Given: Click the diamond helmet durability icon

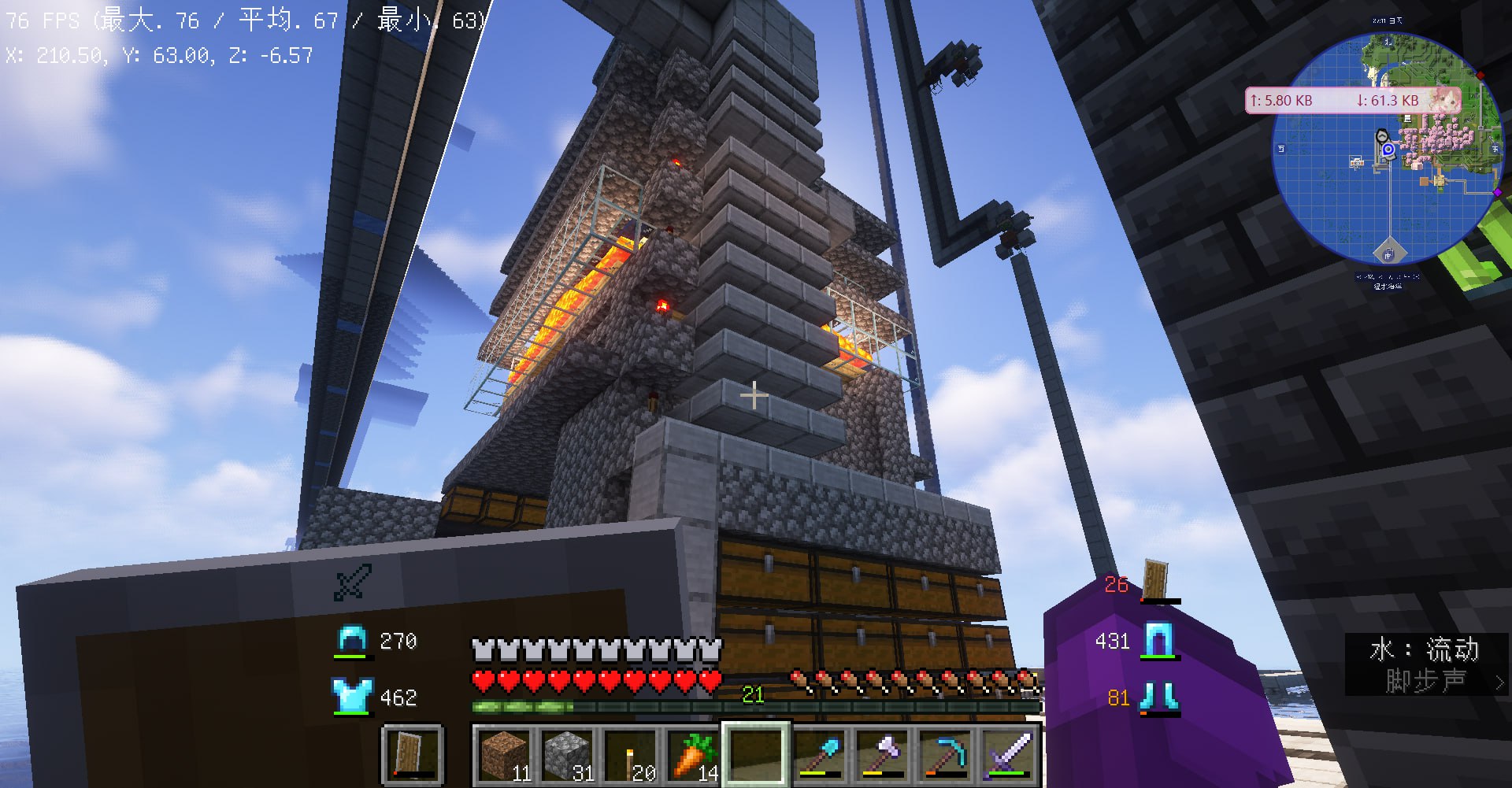Looking at the screenshot, I should tap(351, 641).
